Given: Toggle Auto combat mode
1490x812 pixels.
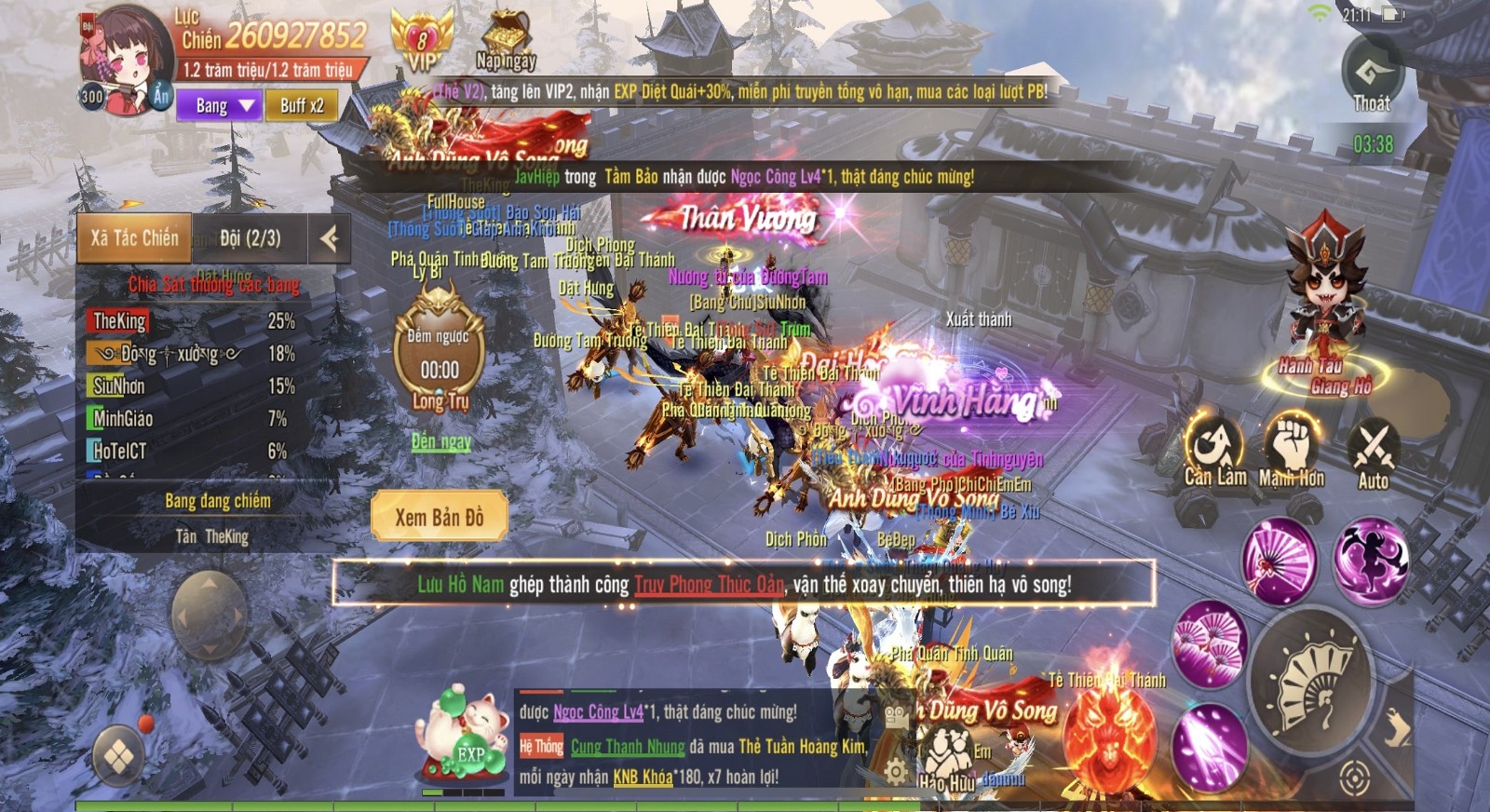Looking at the screenshot, I should pos(1373,453).
